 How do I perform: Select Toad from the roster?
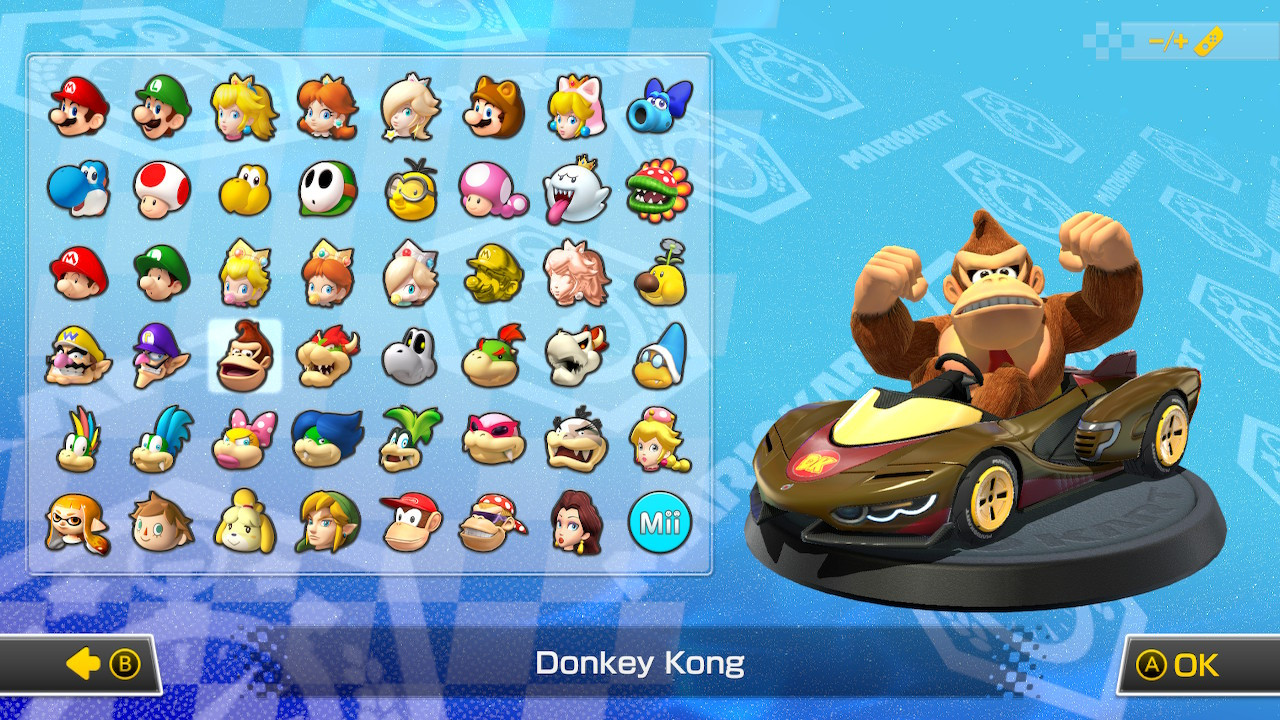(163, 188)
